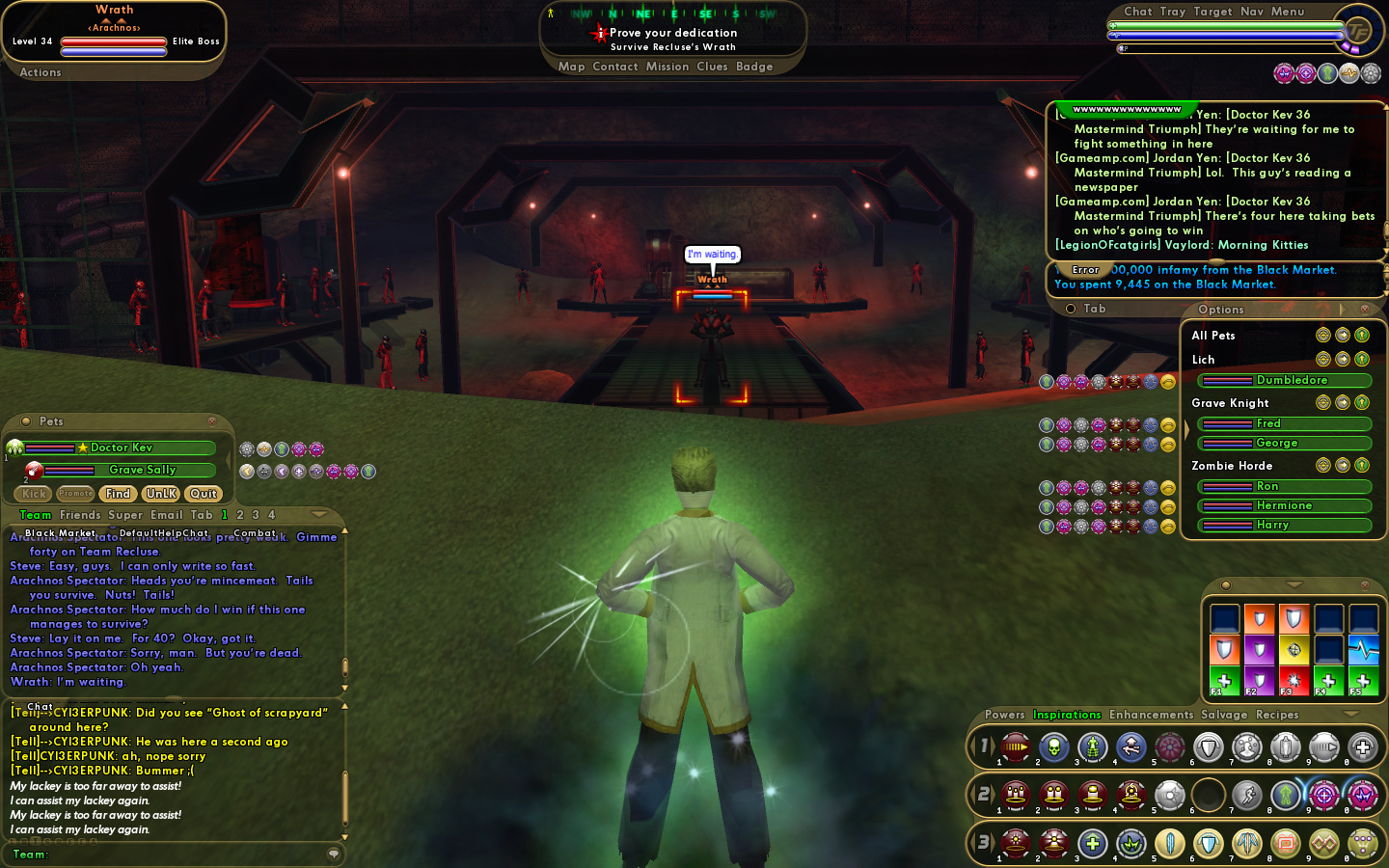The width and height of the screenshot is (1389, 868).
Task: Open the Contact list
Action: click(x=615, y=67)
